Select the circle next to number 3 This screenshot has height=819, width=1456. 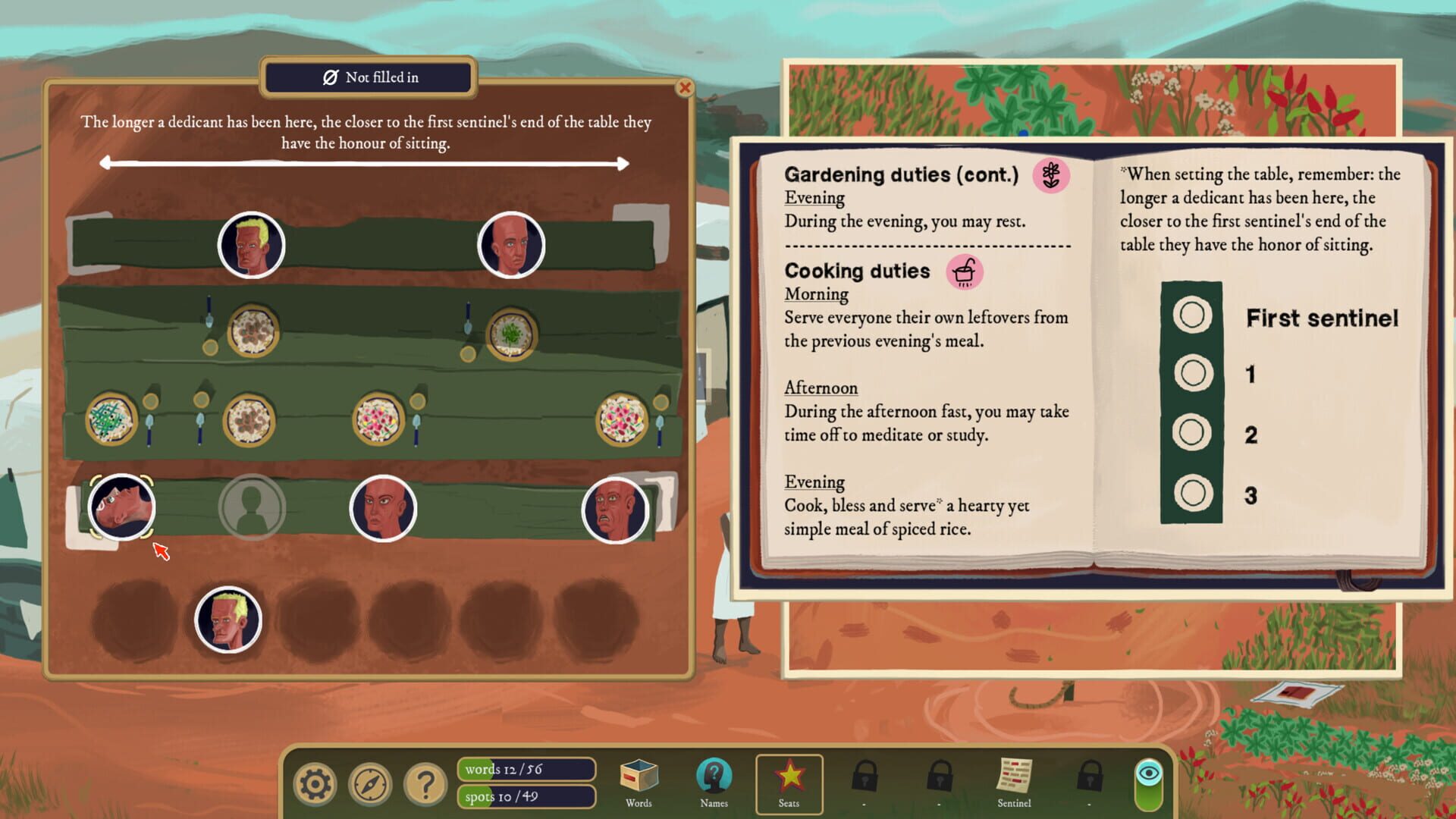point(1191,493)
